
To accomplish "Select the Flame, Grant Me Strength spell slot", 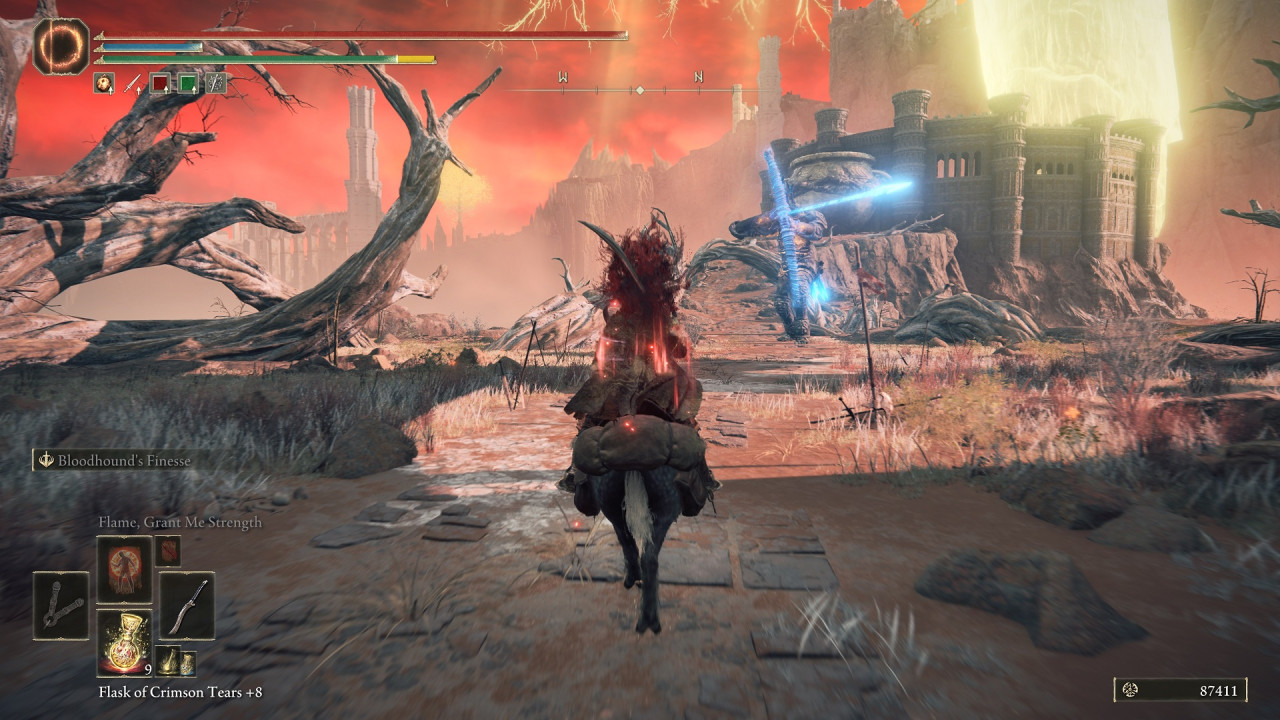I will click(124, 569).
